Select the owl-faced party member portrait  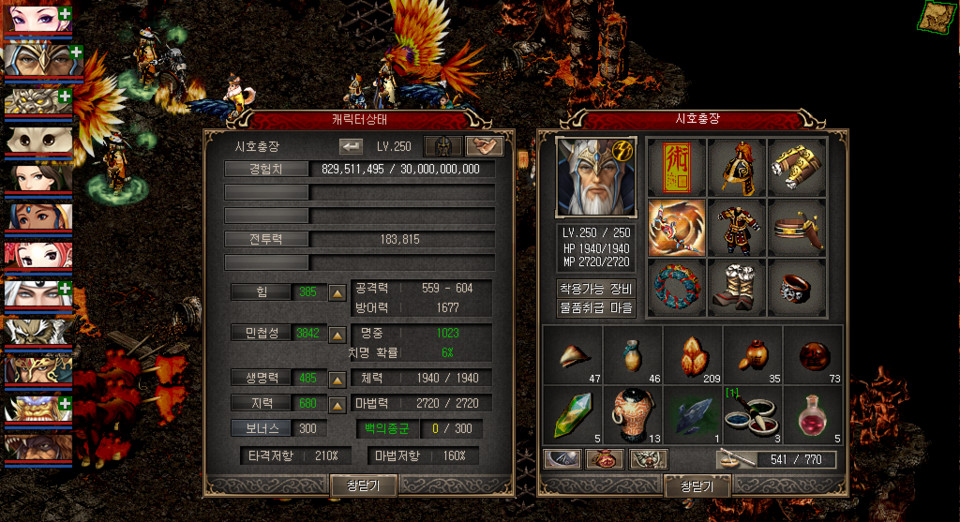tap(35, 139)
